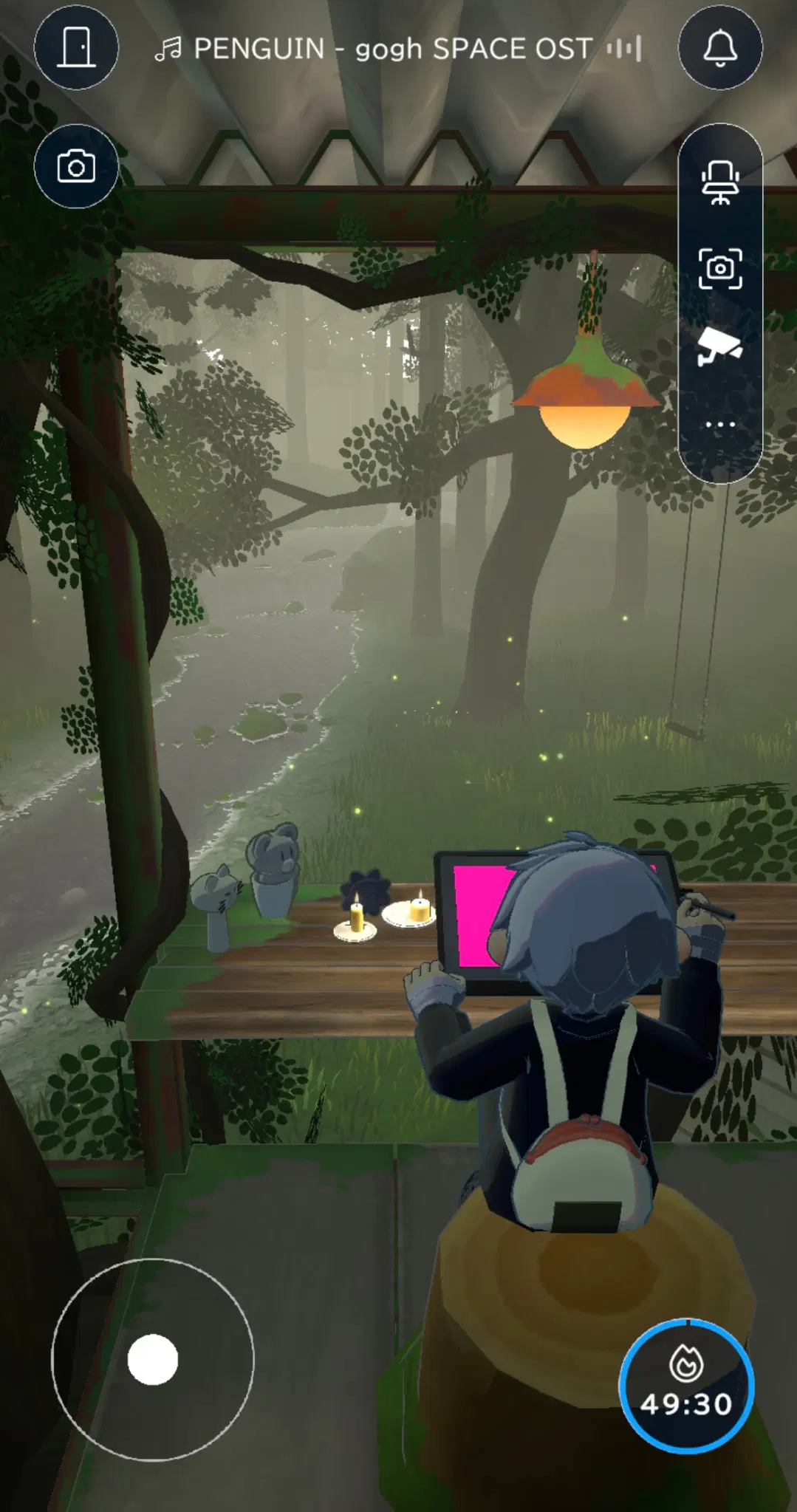The width and height of the screenshot is (797, 1512).
Task: Activate the screenshot focus-frame camera icon
Action: [720, 268]
